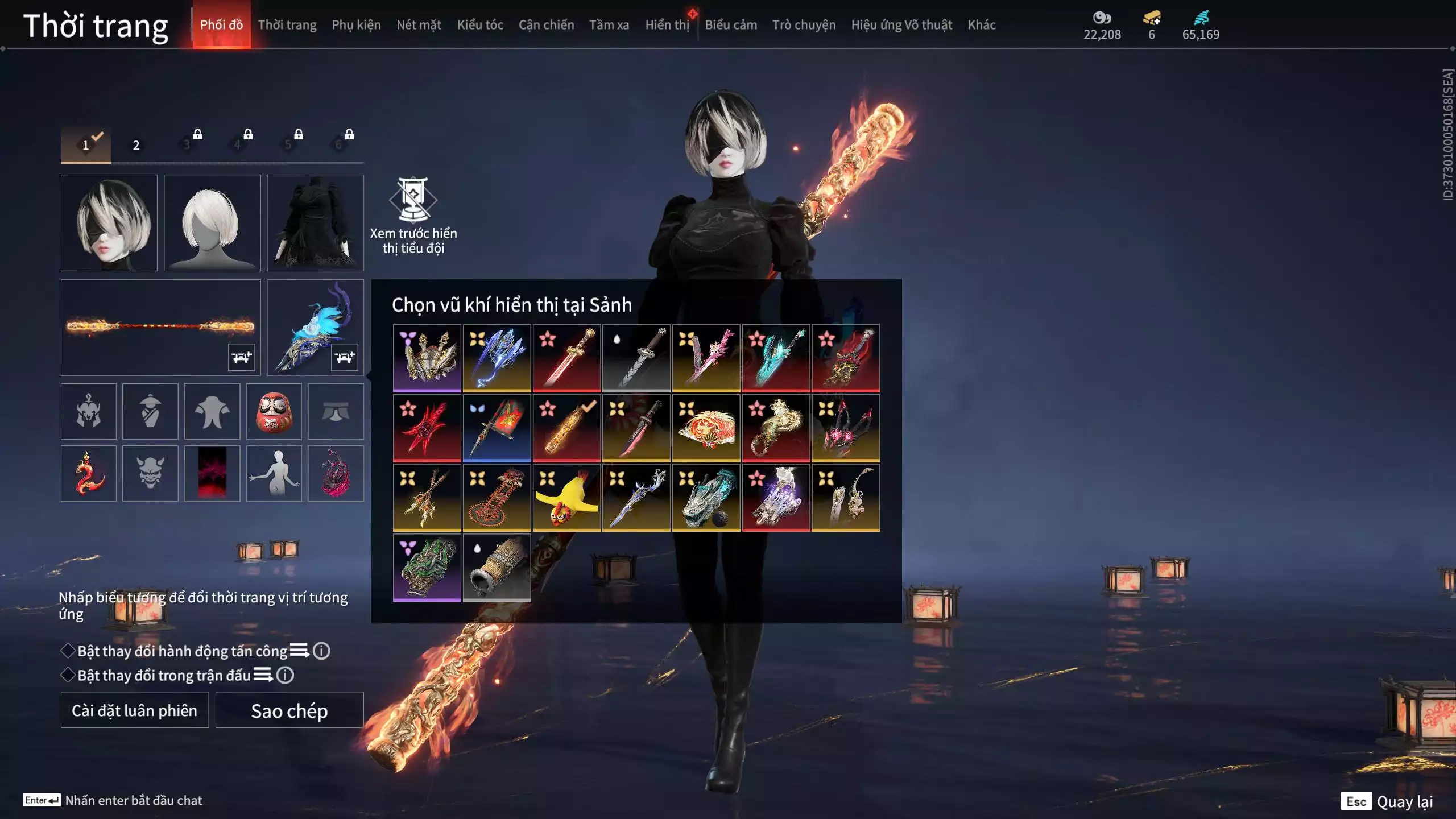Toggle Bật thay đổi trong trận đấu

68,675
